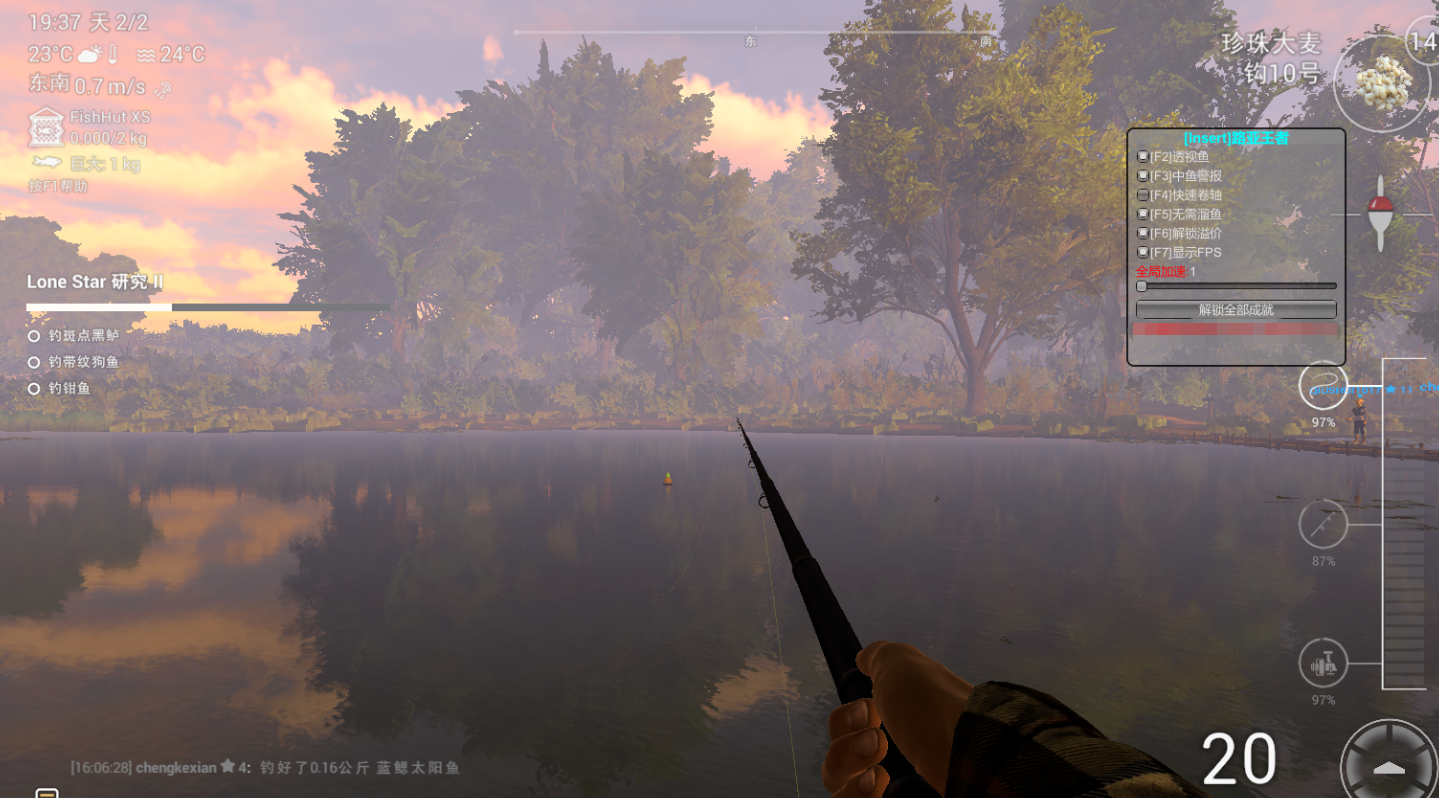
Task: Click the fishing rod durability icon
Action: click(x=1323, y=525)
